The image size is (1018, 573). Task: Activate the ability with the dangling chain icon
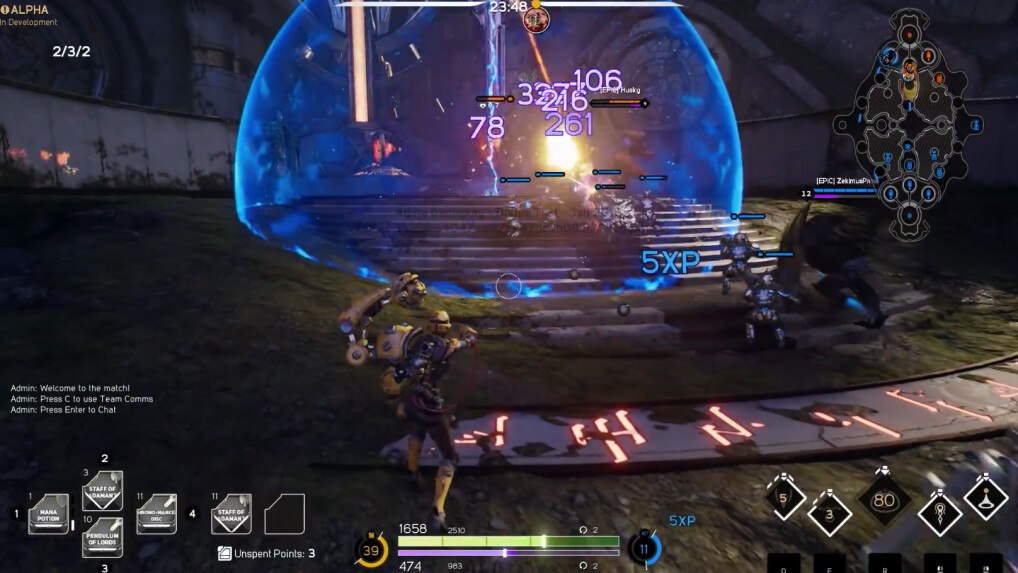(939, 513)
